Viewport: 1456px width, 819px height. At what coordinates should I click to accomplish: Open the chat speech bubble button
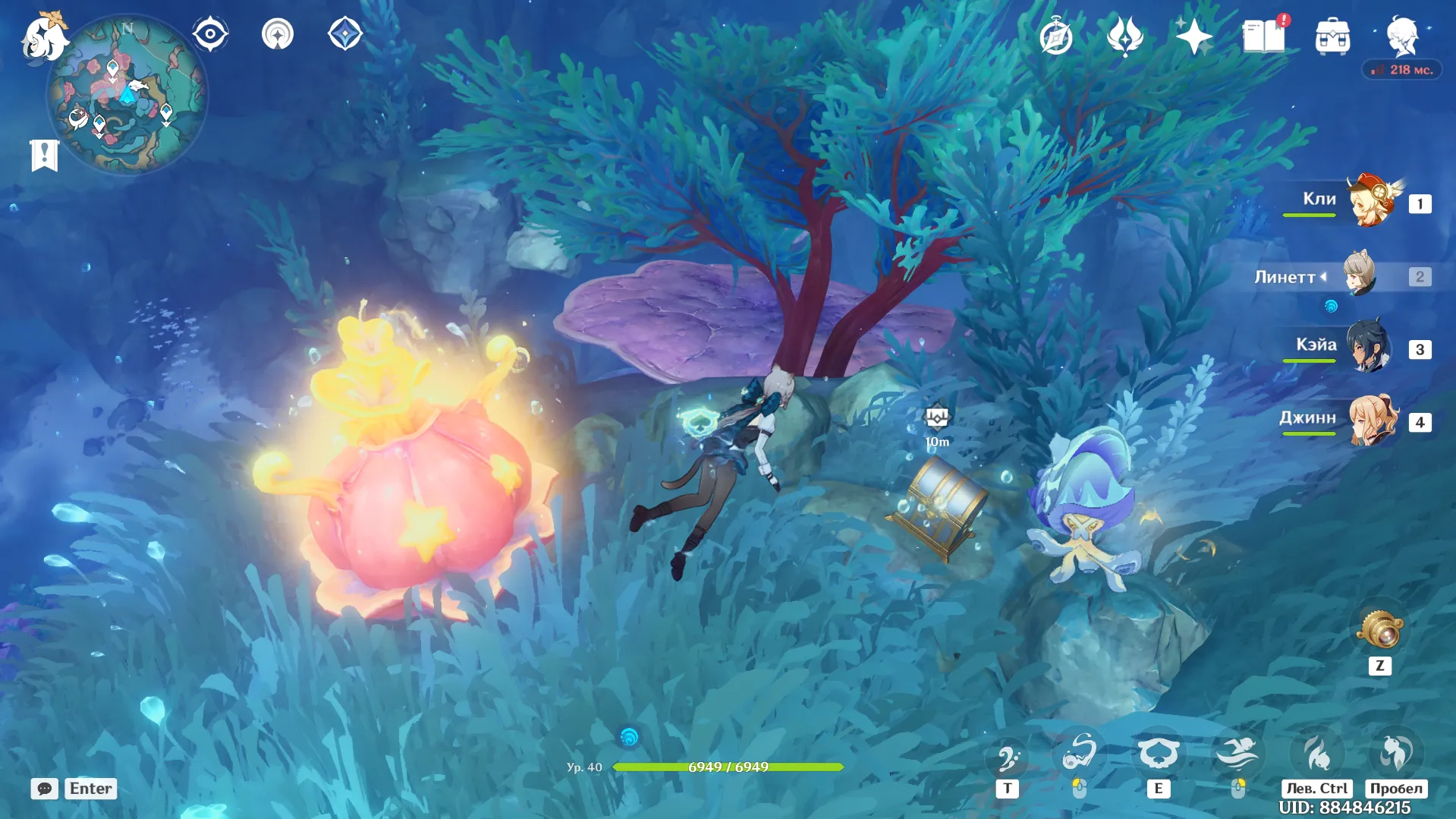44,789
